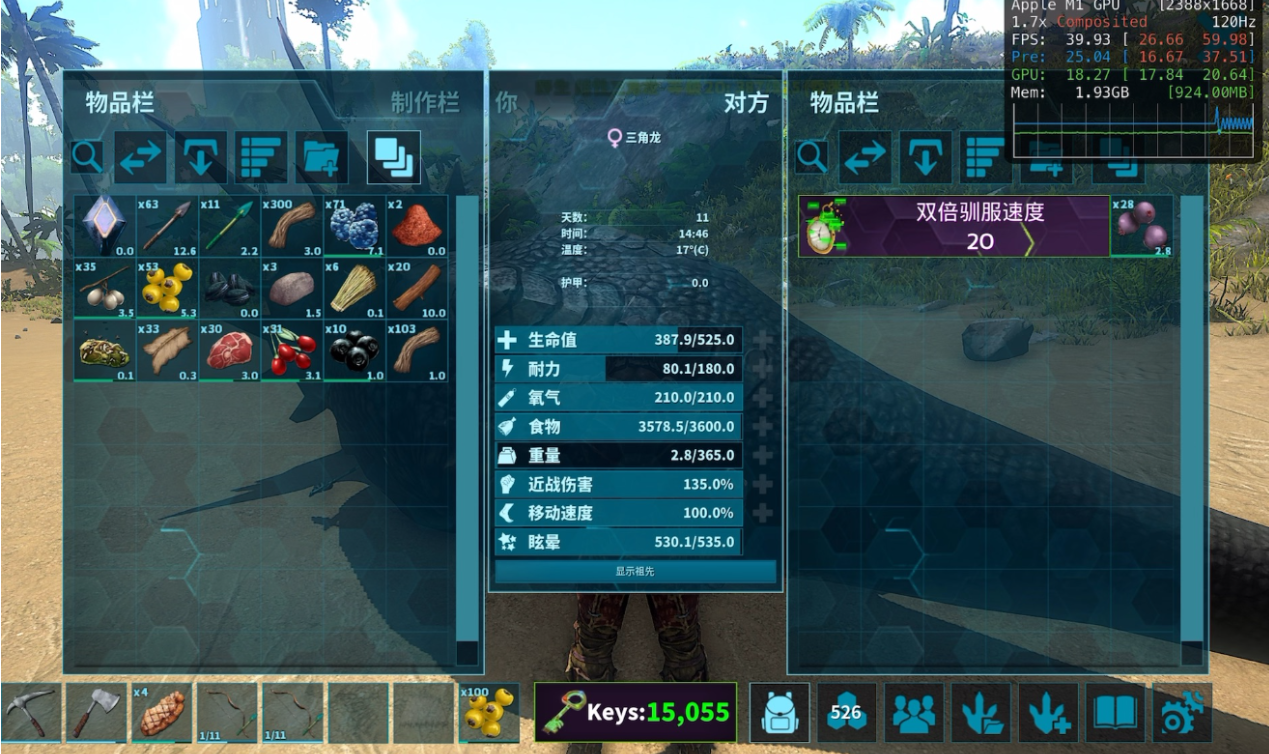Select the stack of 63 spears
Screen dimensions: 1269x754
tap(166, 226)
